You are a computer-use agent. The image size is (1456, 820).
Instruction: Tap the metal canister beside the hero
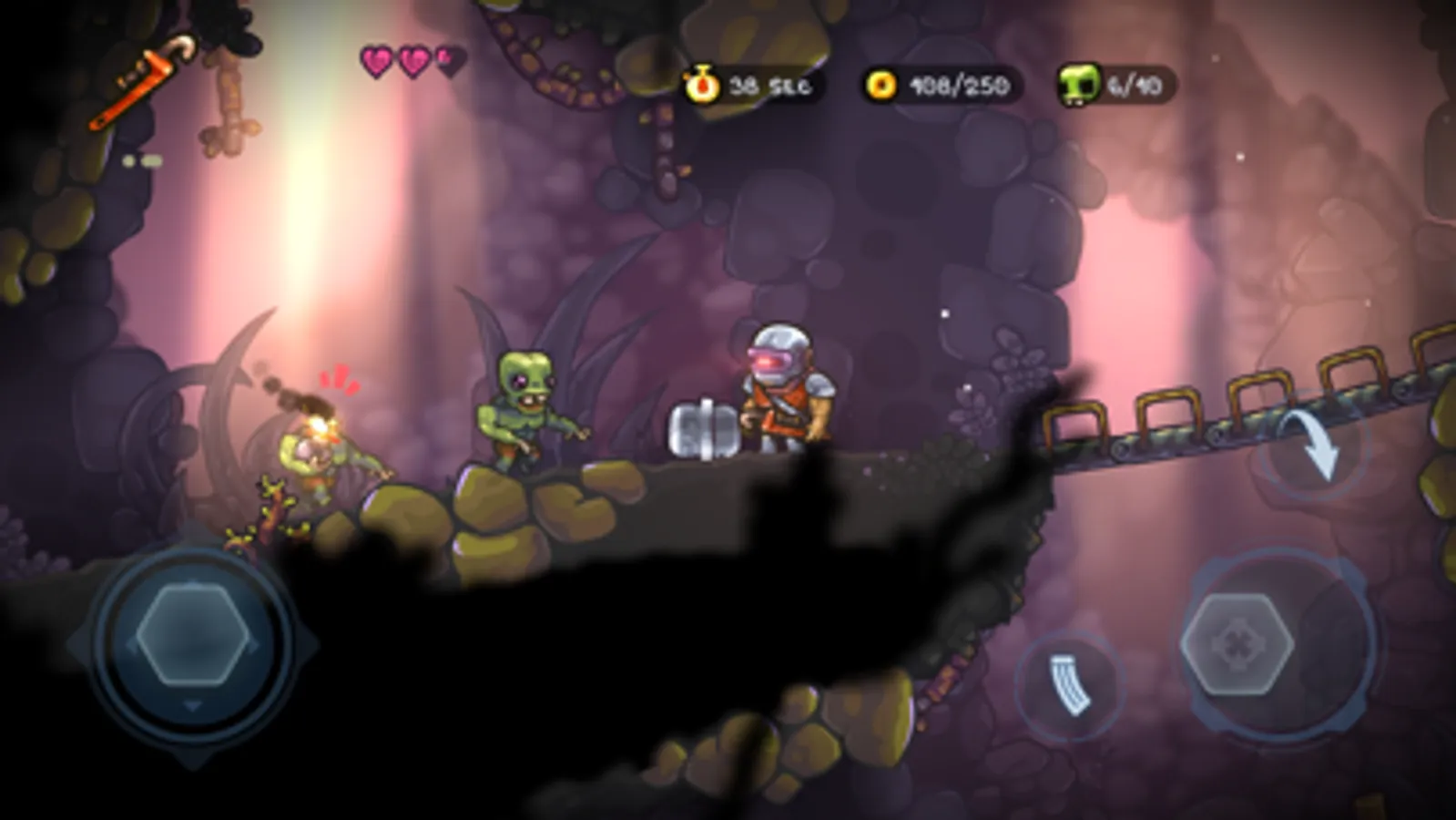[704, 428]
